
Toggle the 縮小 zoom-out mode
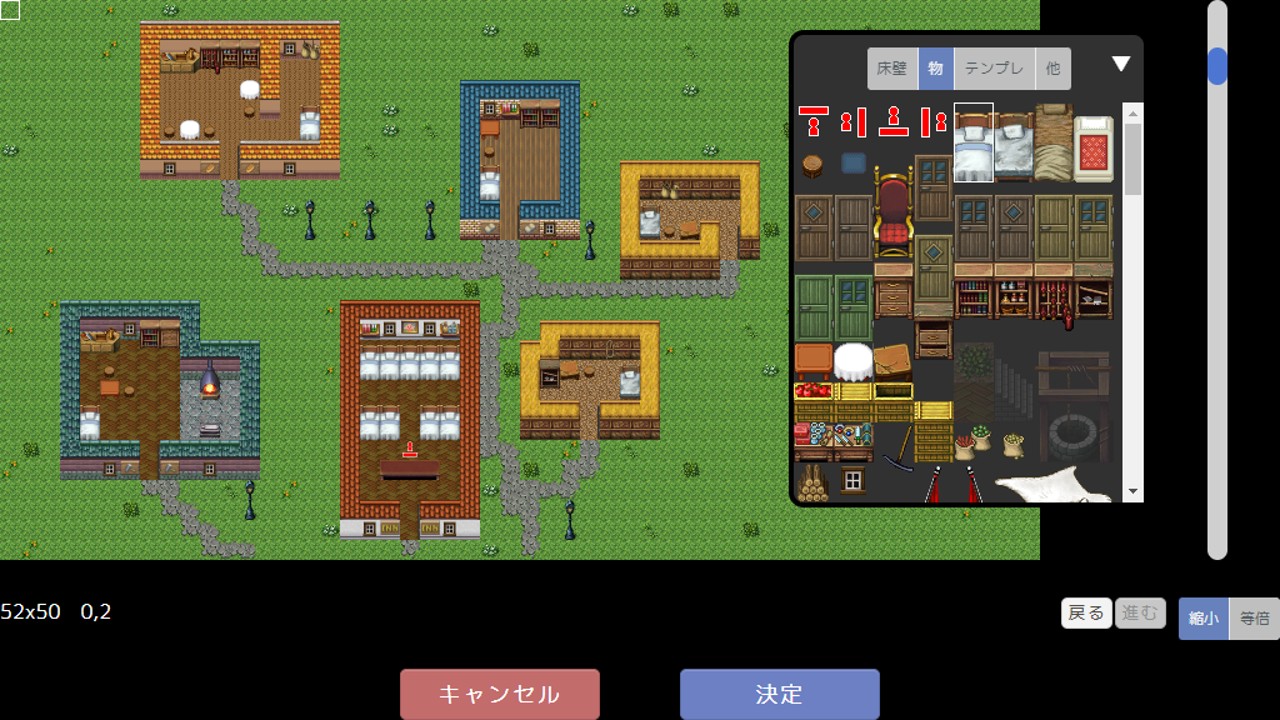click(x=1203, y=617)
